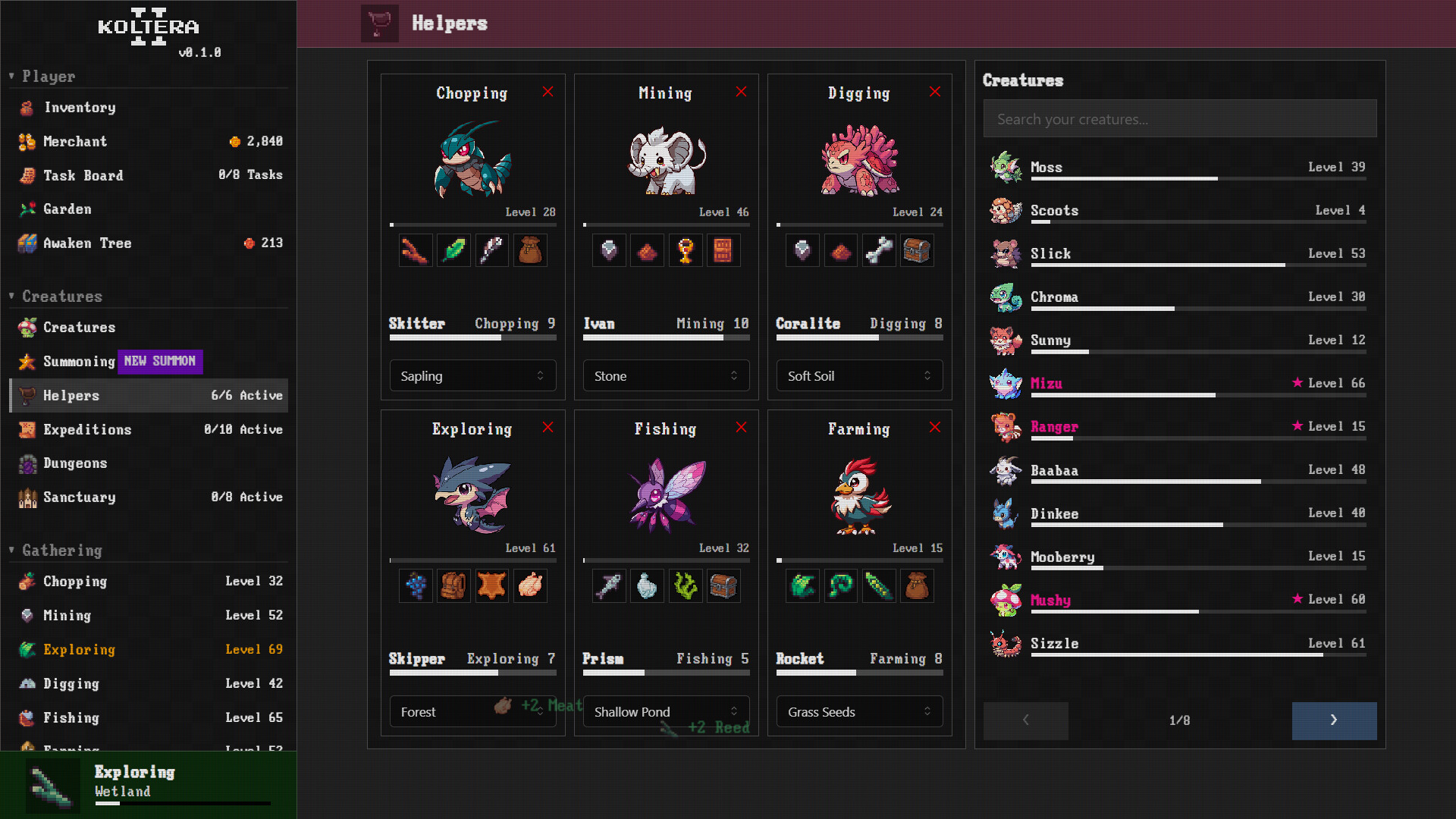
Task: Click the golden trophy reward icon on Mining card
Action: tap(686, 250)
